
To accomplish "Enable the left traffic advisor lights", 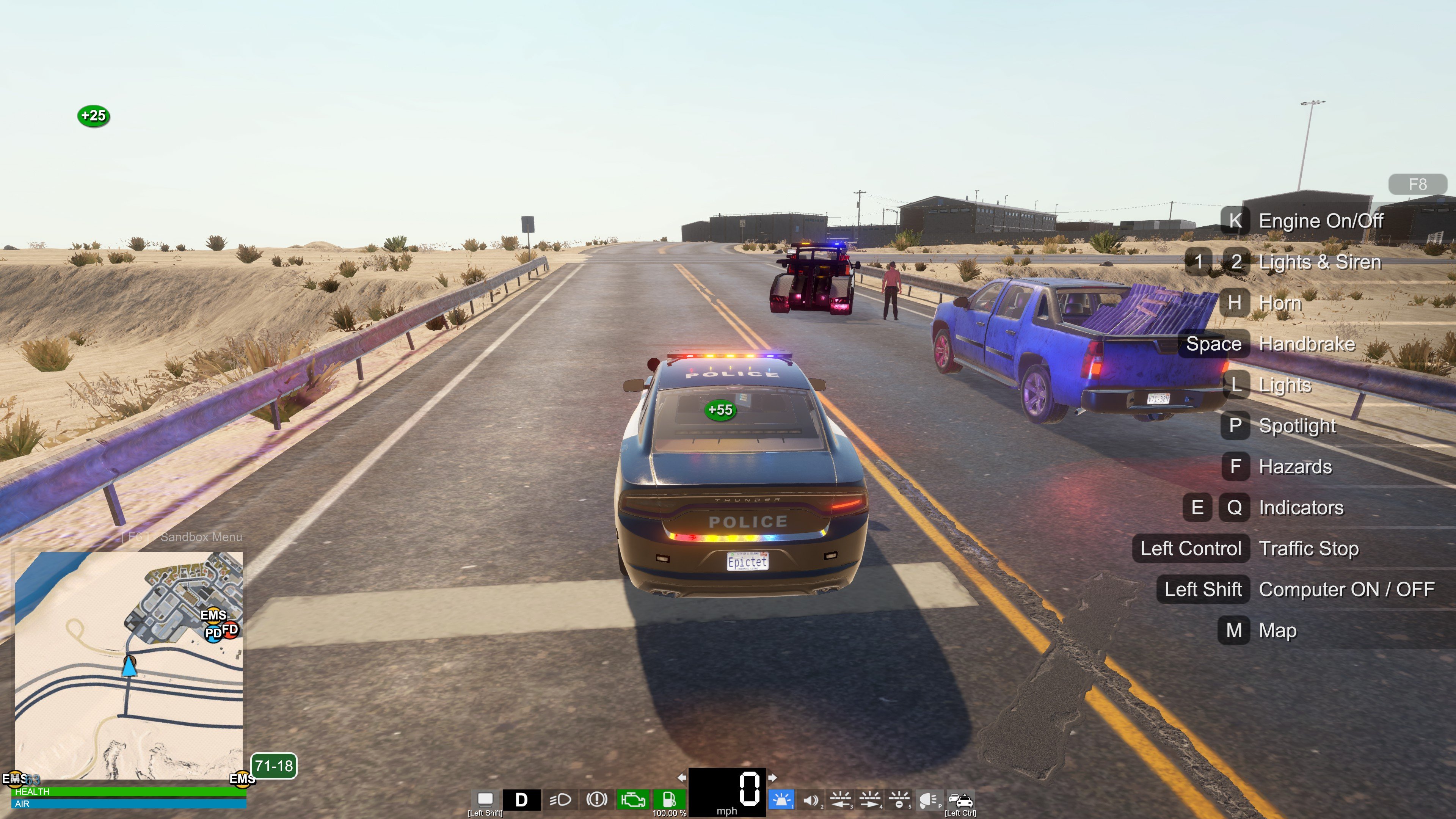I will (x=841, y=800).
